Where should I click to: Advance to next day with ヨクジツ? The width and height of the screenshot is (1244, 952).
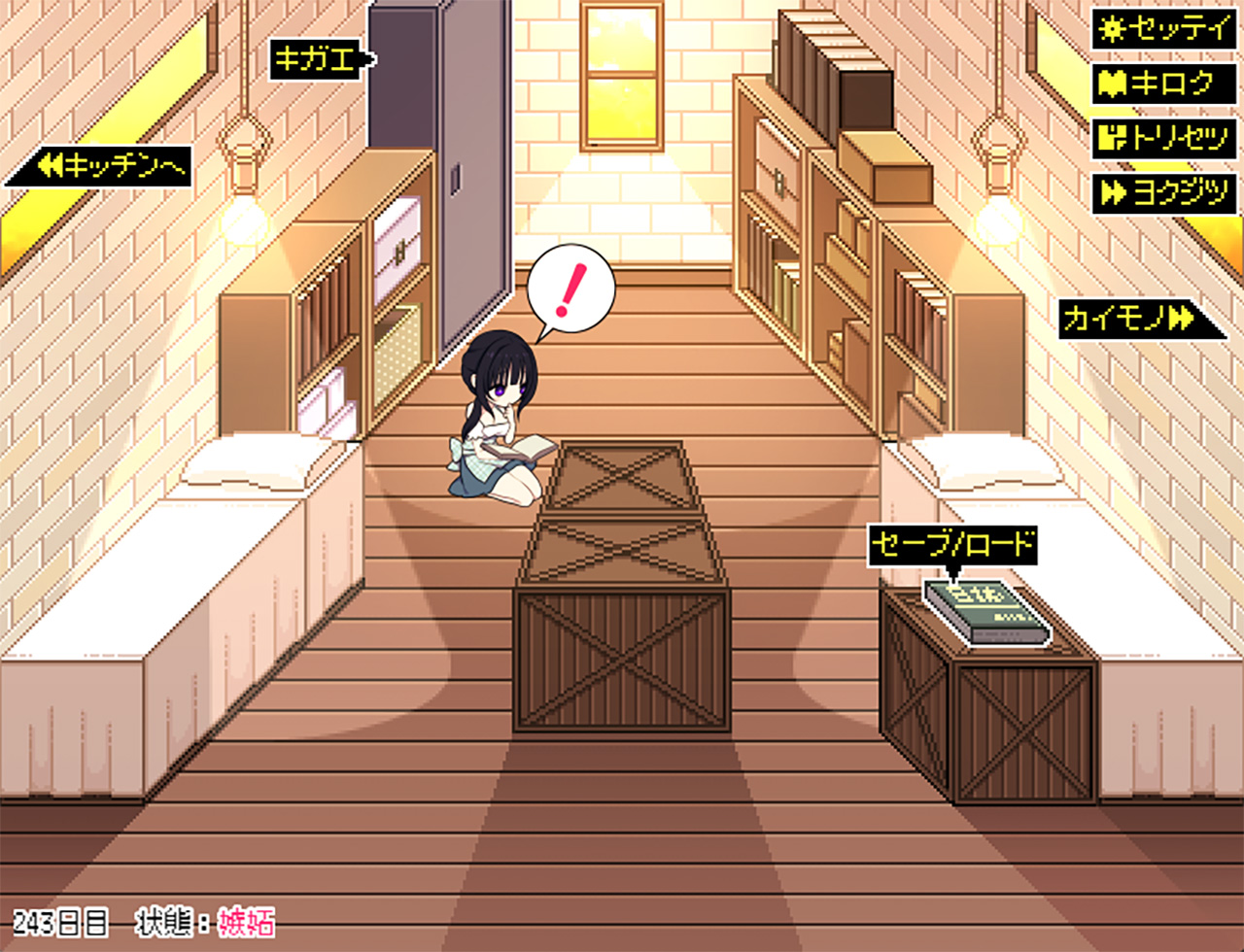[1163, 193]
